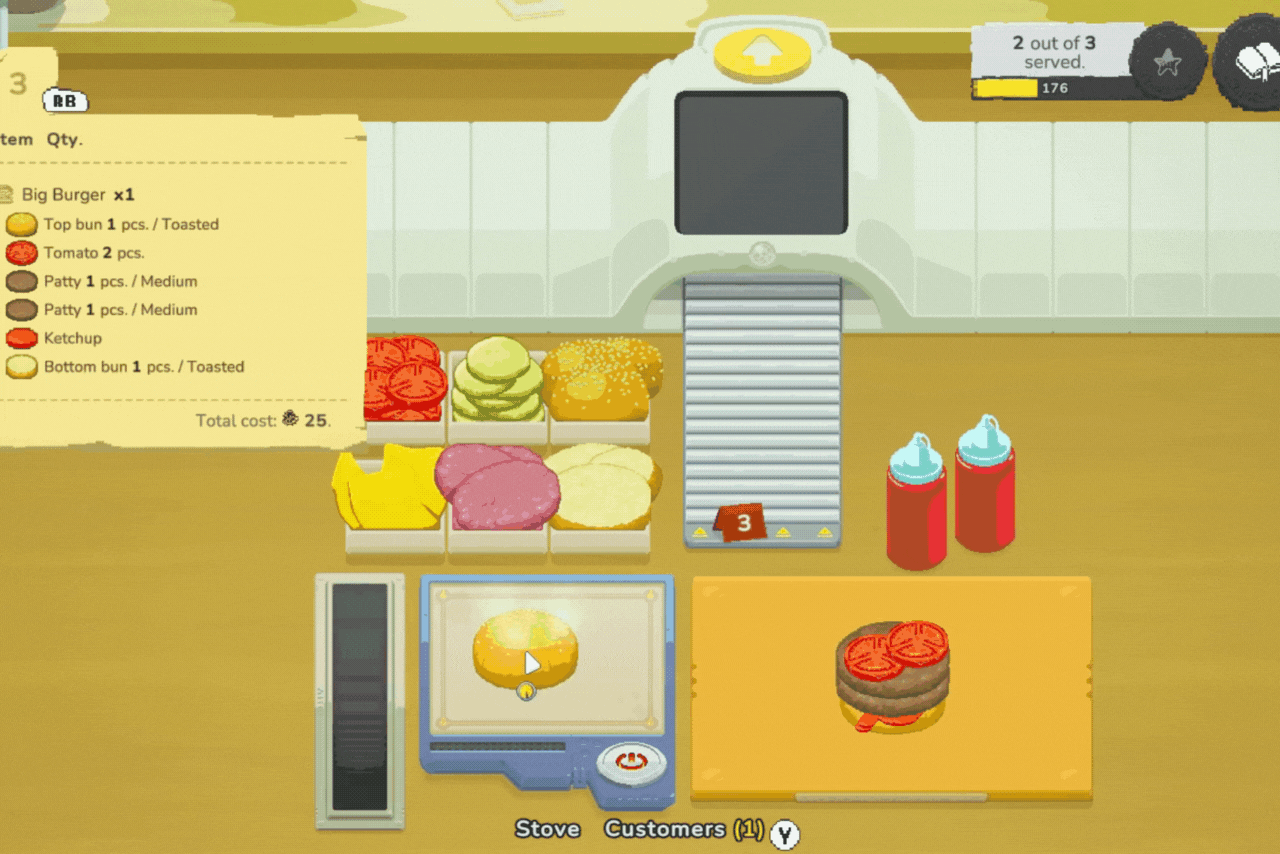
Task: Click the play arrow on the toasting bun
Action: (x=533, y=662)
